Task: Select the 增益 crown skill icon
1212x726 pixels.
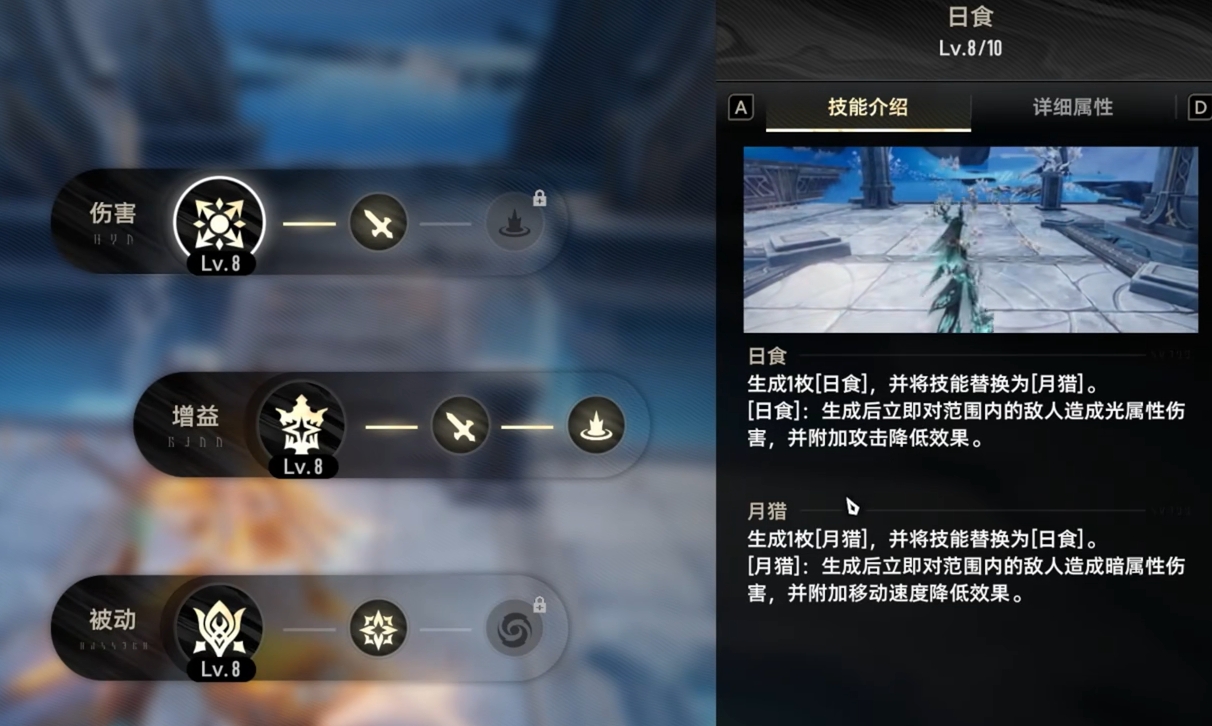Action: [302, 425]
